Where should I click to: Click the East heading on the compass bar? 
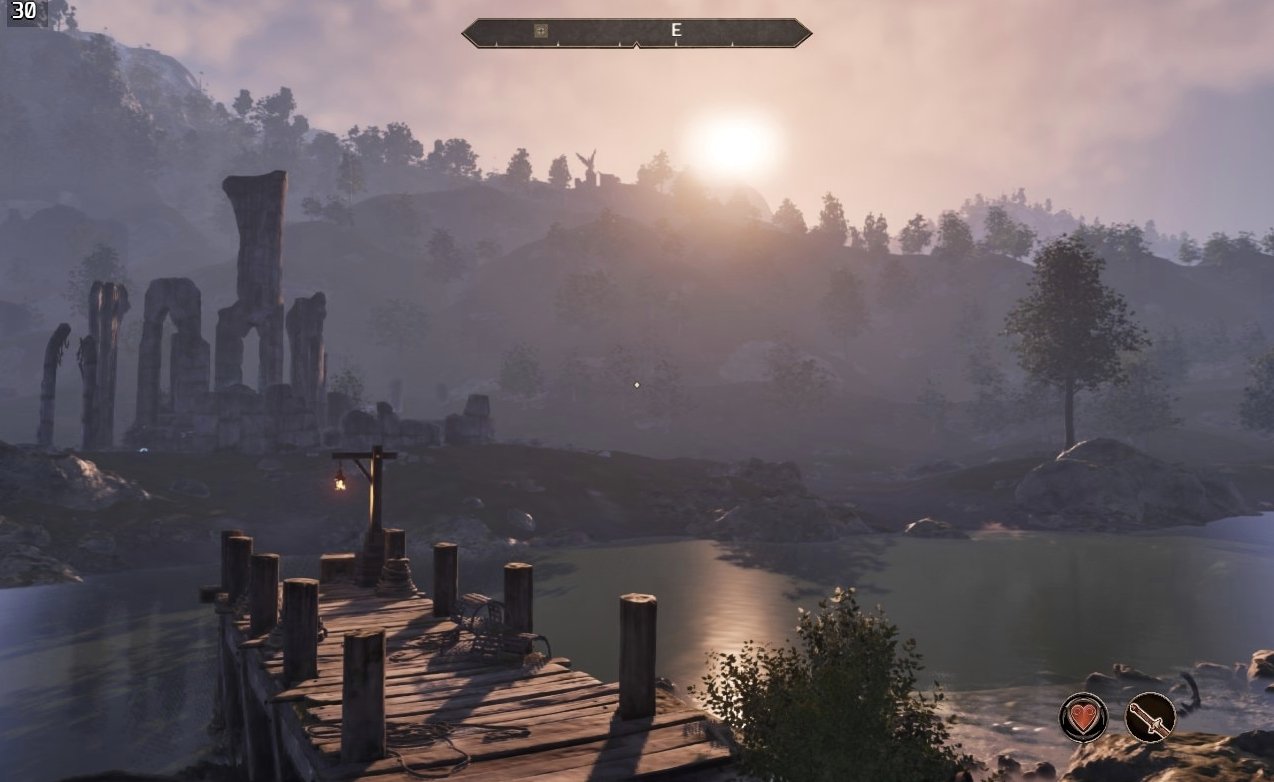676,31
